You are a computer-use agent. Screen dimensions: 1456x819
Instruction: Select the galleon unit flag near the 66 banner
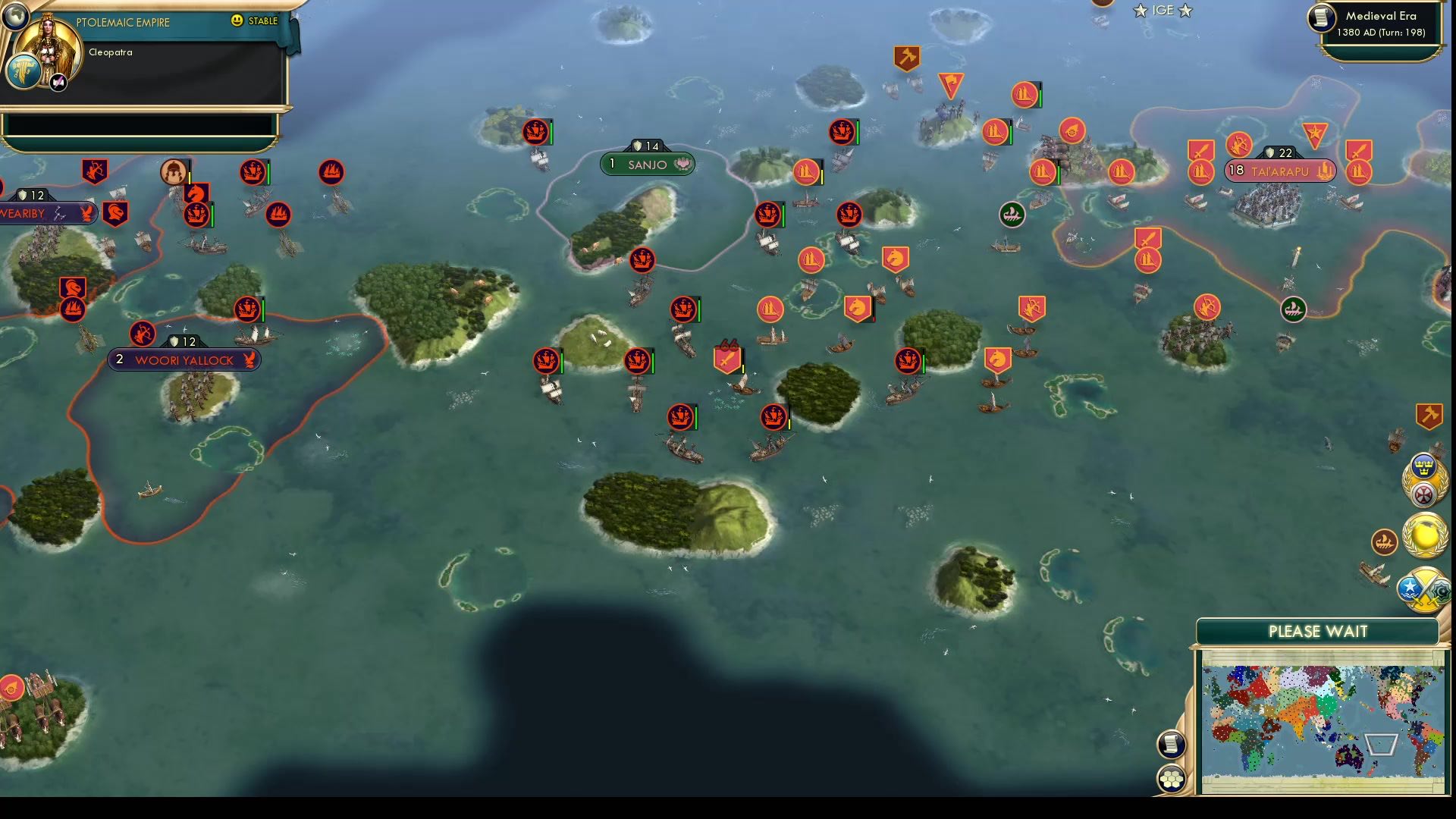pyautogui.click(x=682, y=309)
